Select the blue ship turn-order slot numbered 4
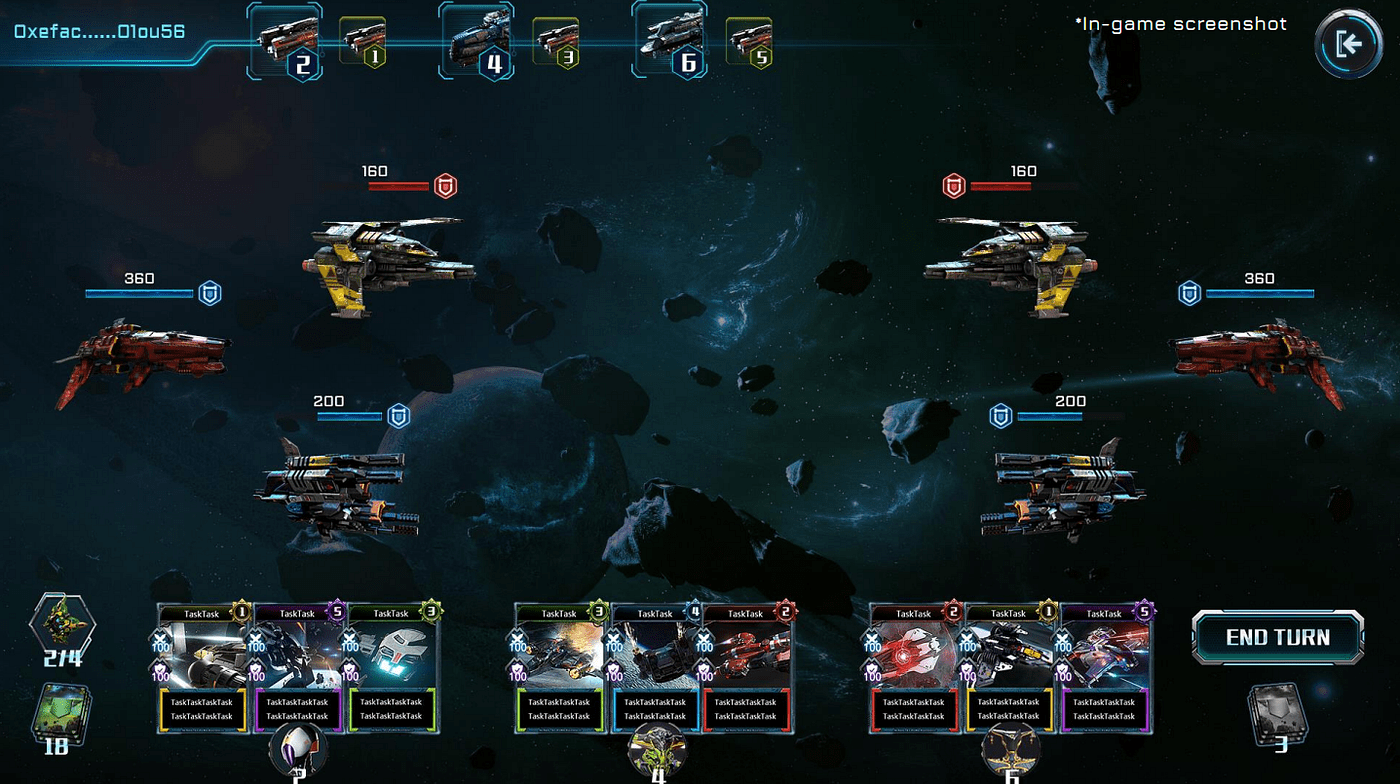This screenshot has width=1400, height=784. click(477, 40)
